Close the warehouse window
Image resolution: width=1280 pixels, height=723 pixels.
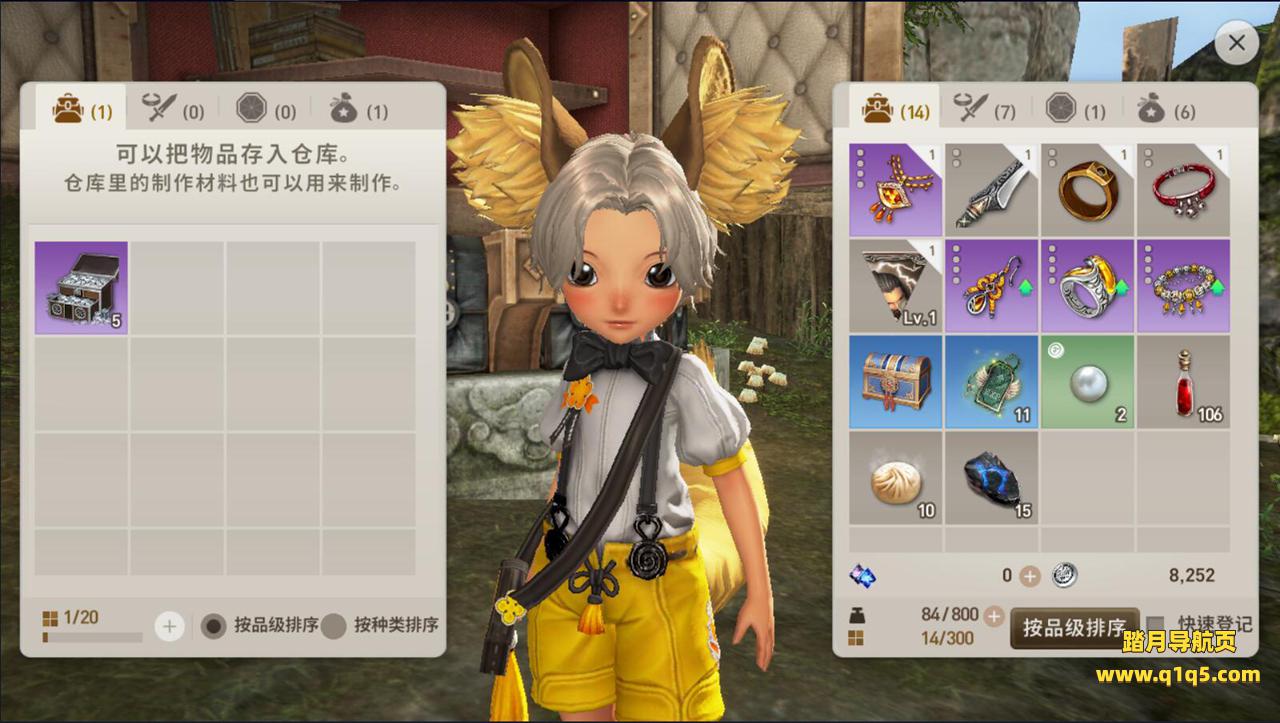pos(1237,44)
